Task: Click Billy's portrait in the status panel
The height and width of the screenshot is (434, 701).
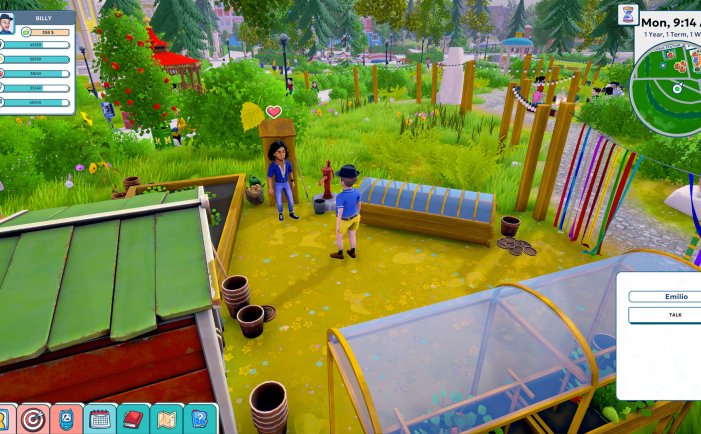Action: pyautogui.click(x=8, y=23)
